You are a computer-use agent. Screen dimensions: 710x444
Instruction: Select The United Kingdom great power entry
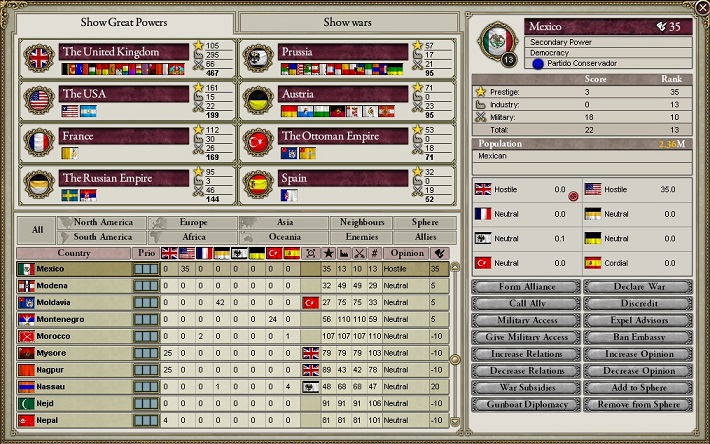click(x=124, y=52)
